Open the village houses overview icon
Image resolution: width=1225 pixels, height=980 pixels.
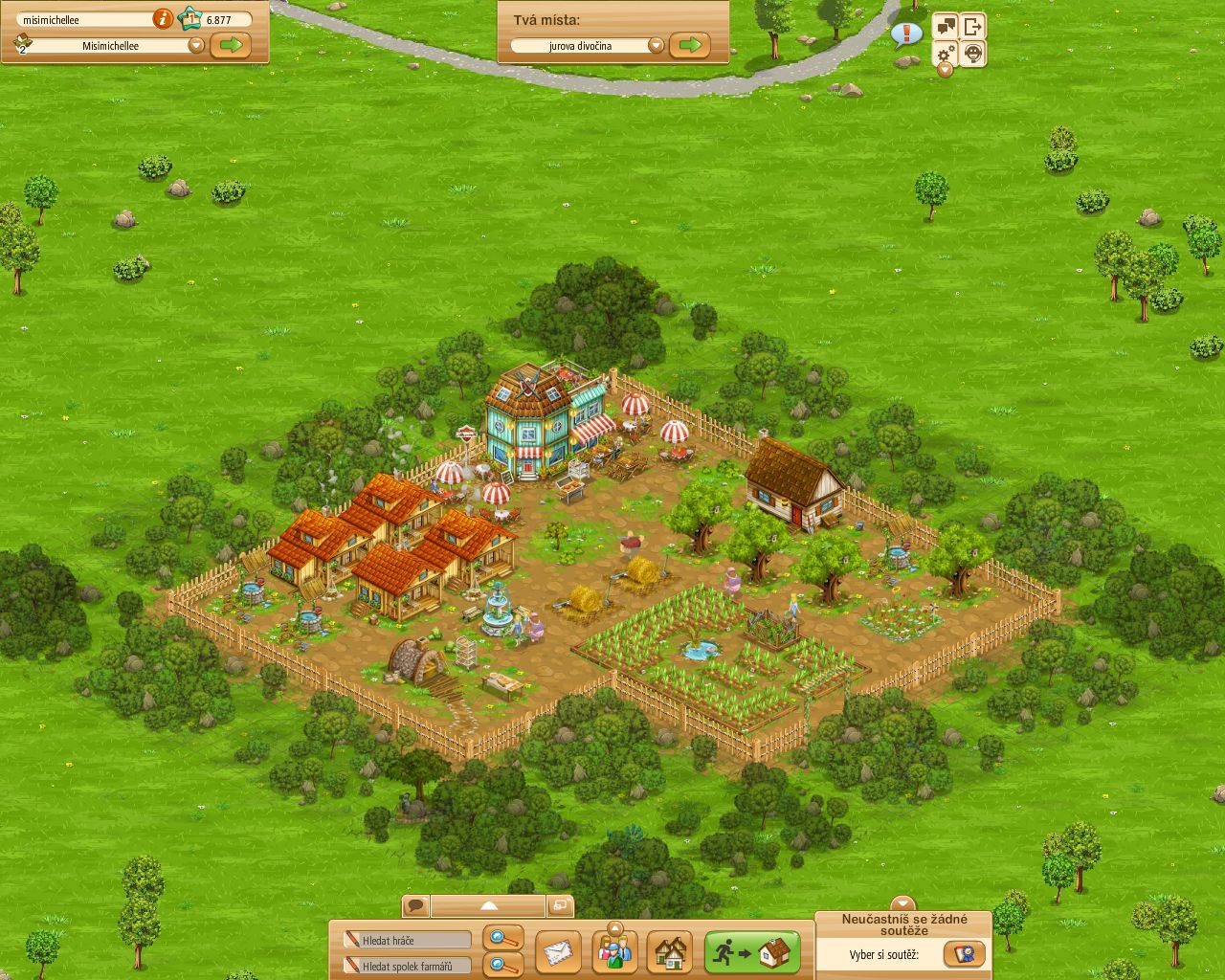click(672, 951)
